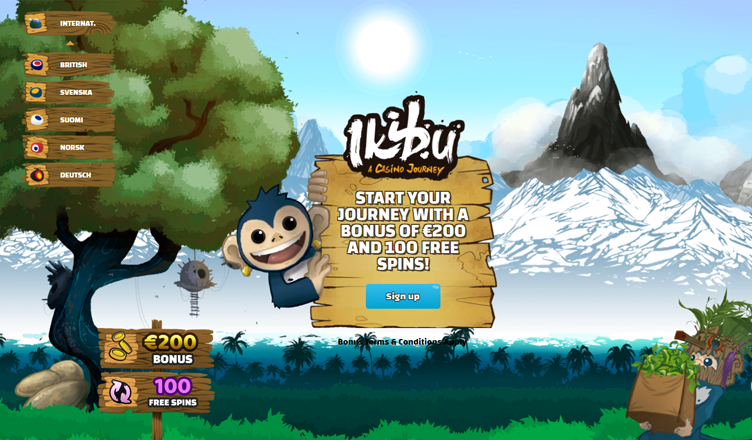Open the Bonus Terms & Conditions link
Screen dimensions: 752x440
[x=400, y=342]
